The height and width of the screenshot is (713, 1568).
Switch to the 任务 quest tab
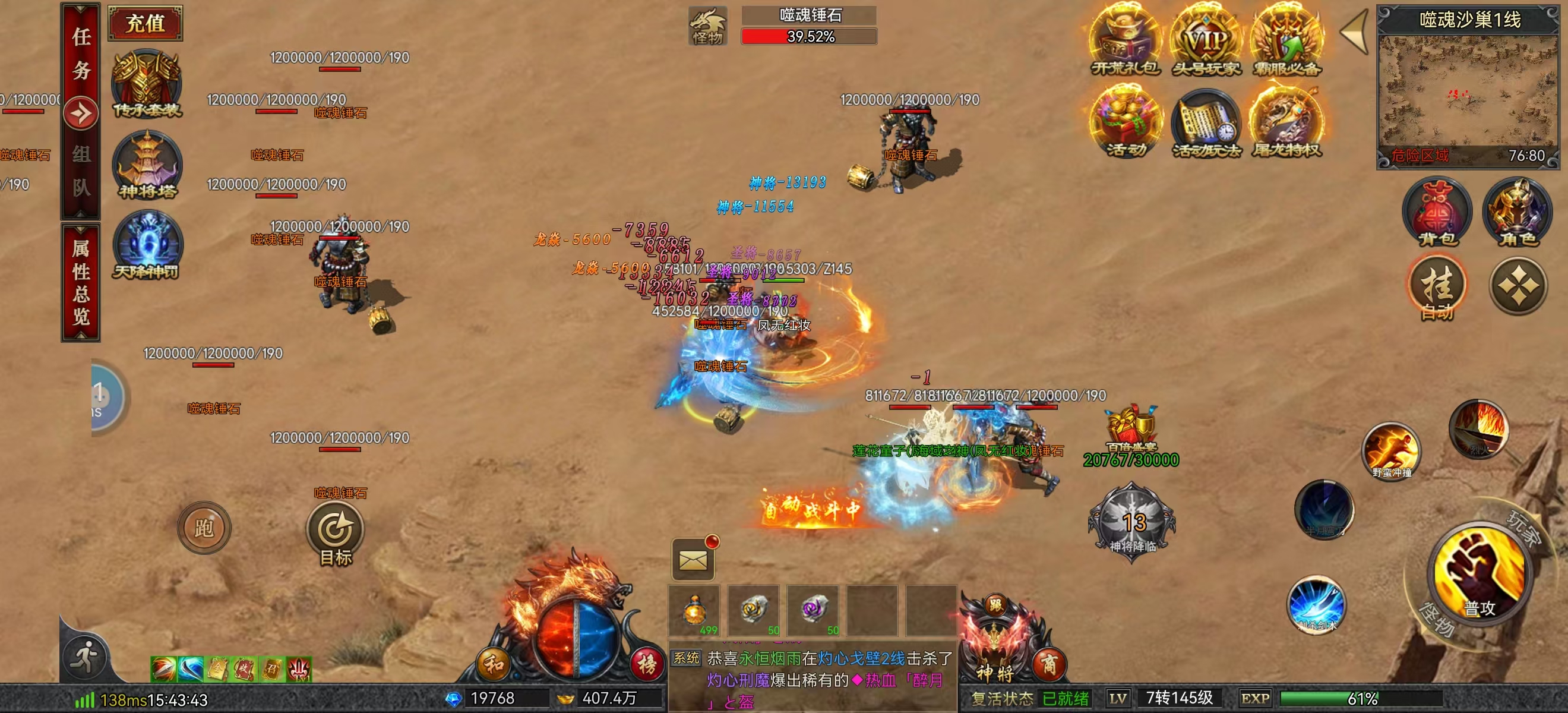[x=81, y=53]
